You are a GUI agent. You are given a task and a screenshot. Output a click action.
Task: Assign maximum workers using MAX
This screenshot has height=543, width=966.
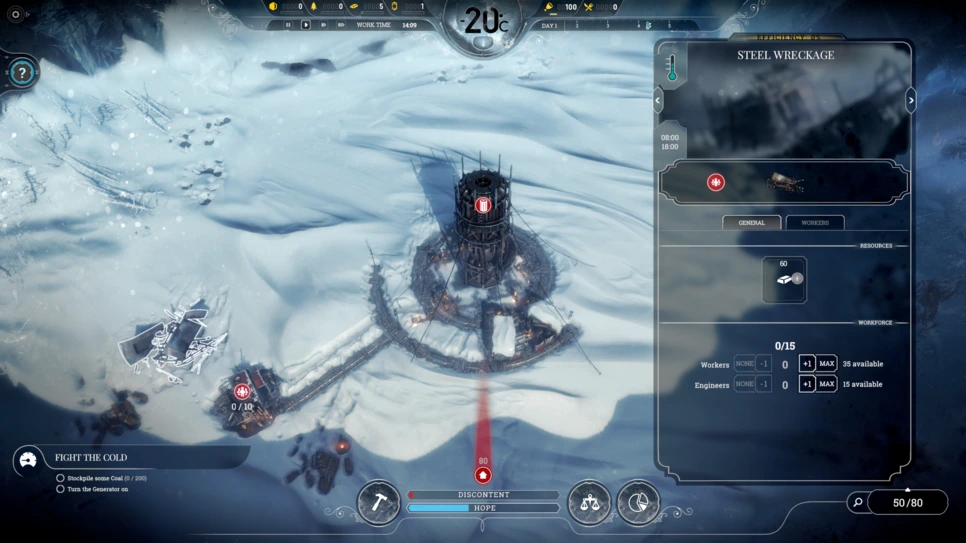827,364
